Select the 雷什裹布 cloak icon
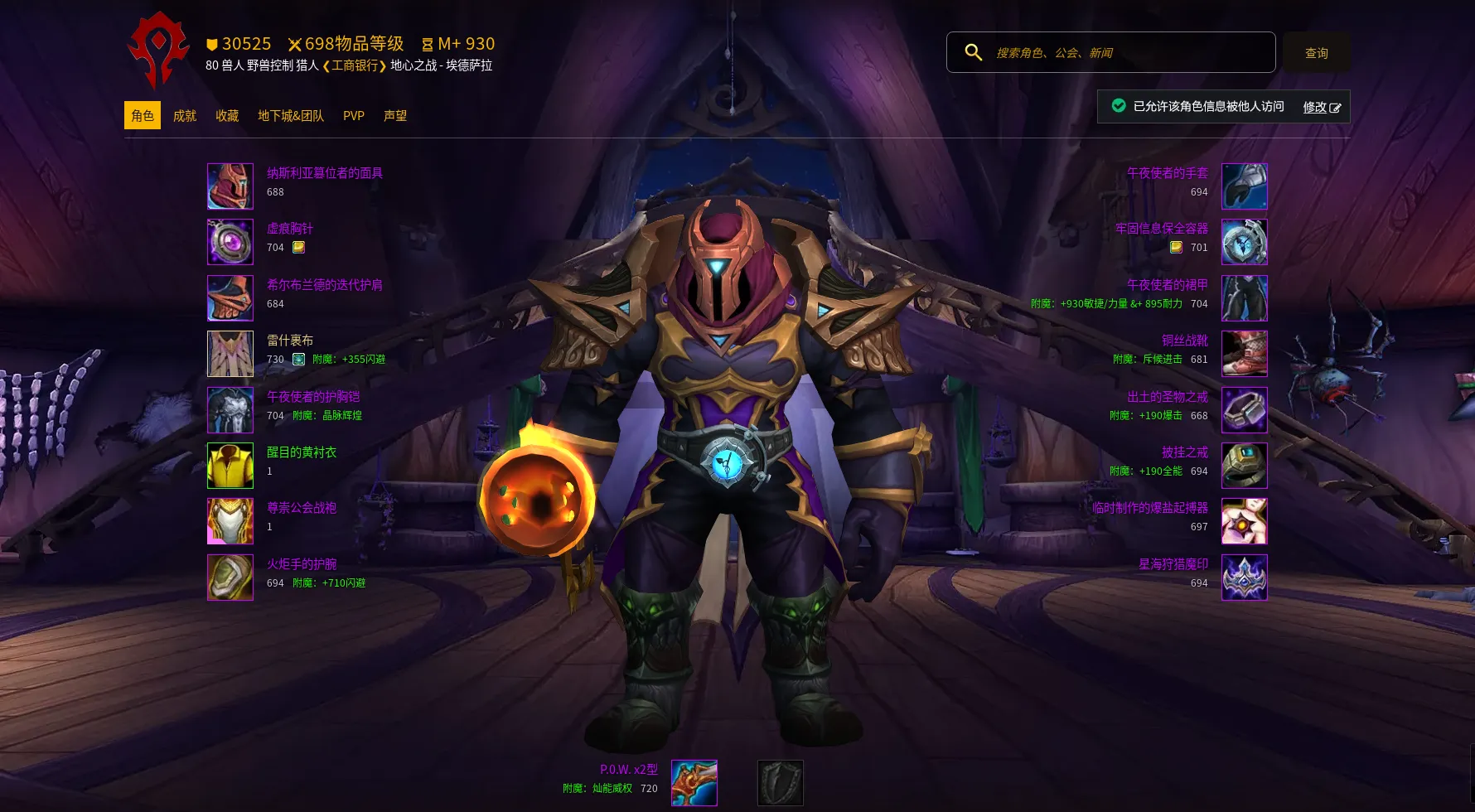Image resolution: width=1475 pixels, height=812 pixels. [230, 354]
